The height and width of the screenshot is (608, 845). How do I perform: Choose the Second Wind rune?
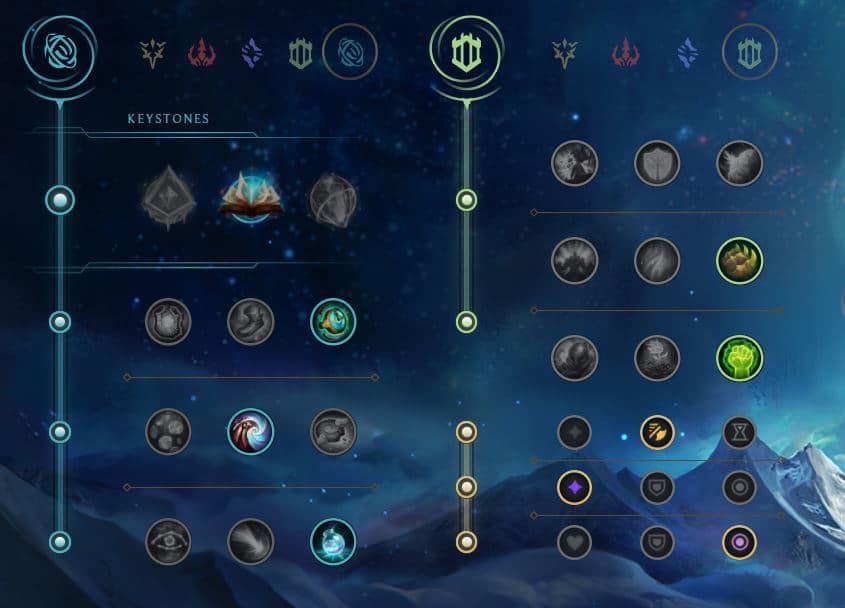(x=657, y=261)
